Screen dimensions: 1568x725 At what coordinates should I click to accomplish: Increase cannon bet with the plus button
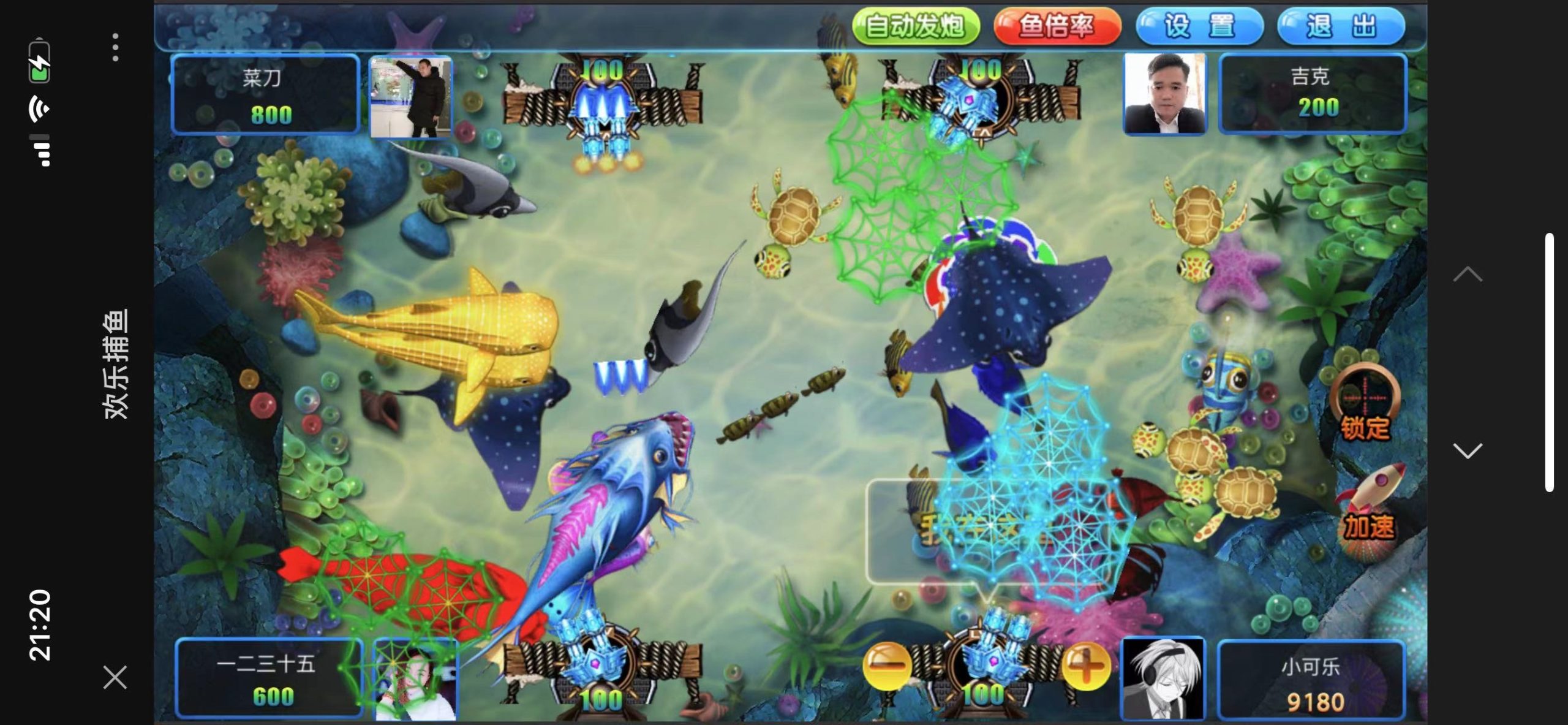(1085, 666)
